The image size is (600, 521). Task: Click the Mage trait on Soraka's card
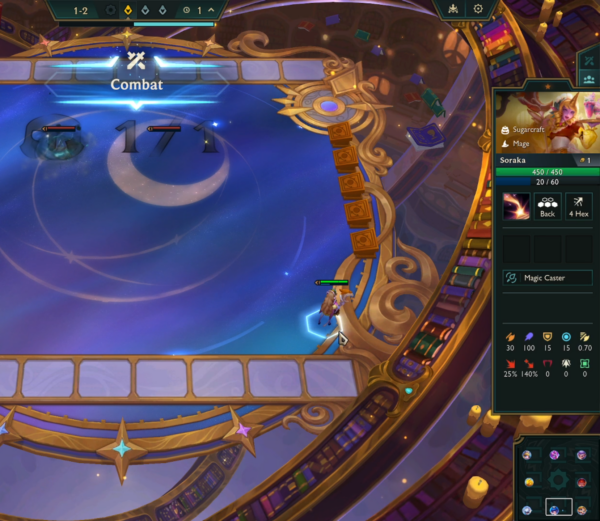[520, 144]
